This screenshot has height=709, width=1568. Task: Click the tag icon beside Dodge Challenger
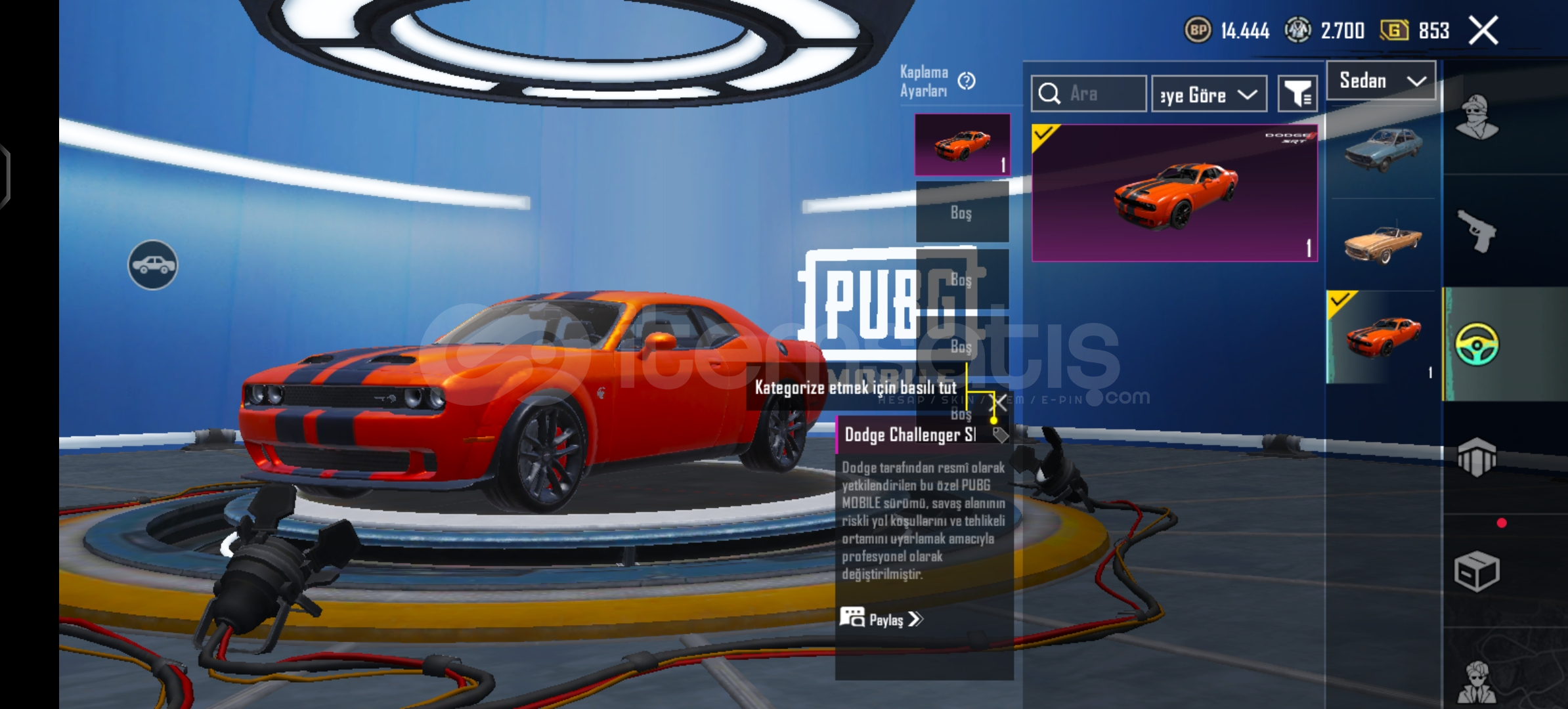click(999, 435)
